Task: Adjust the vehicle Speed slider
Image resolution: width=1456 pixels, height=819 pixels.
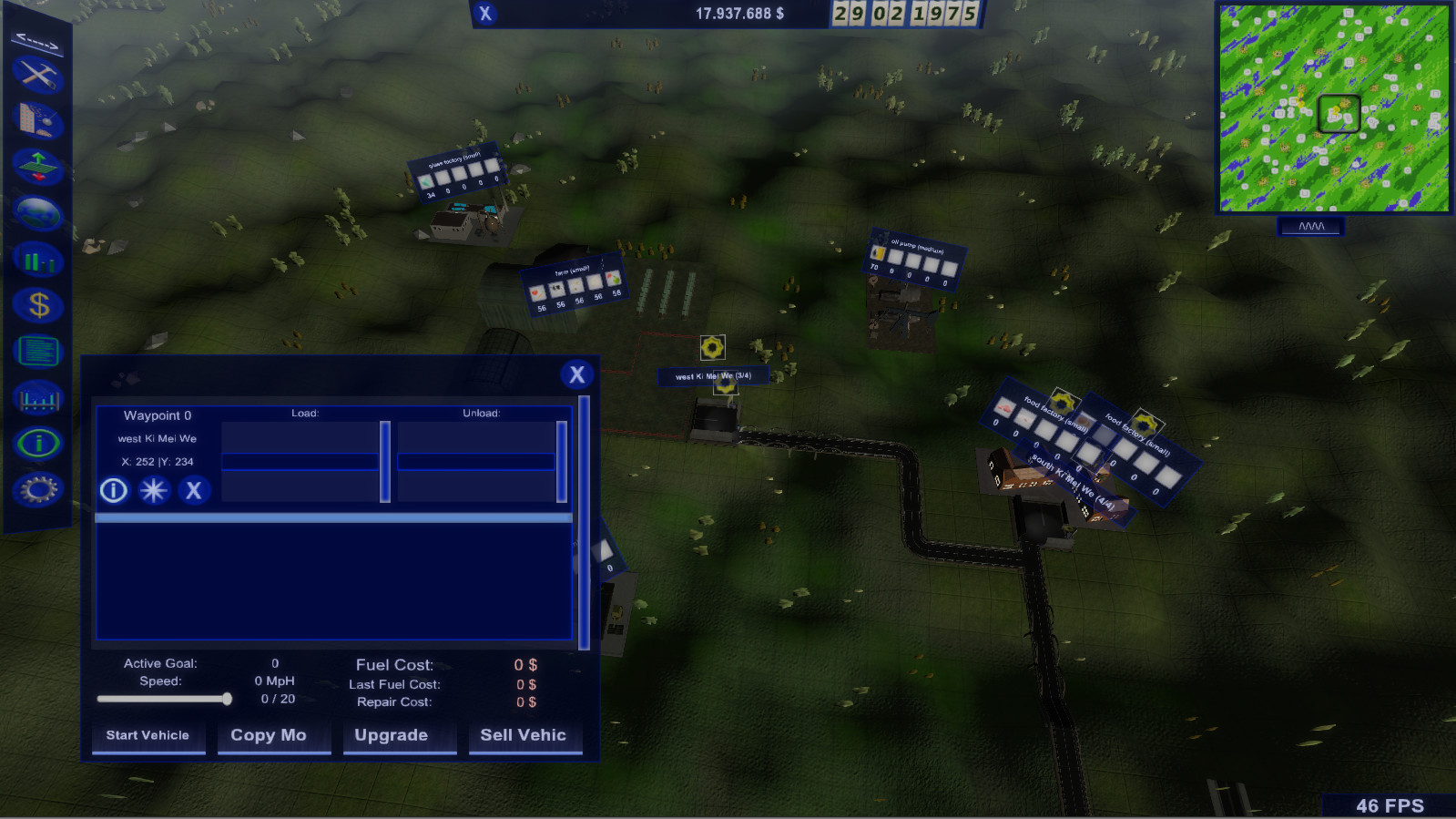Action: coord(228,700)
